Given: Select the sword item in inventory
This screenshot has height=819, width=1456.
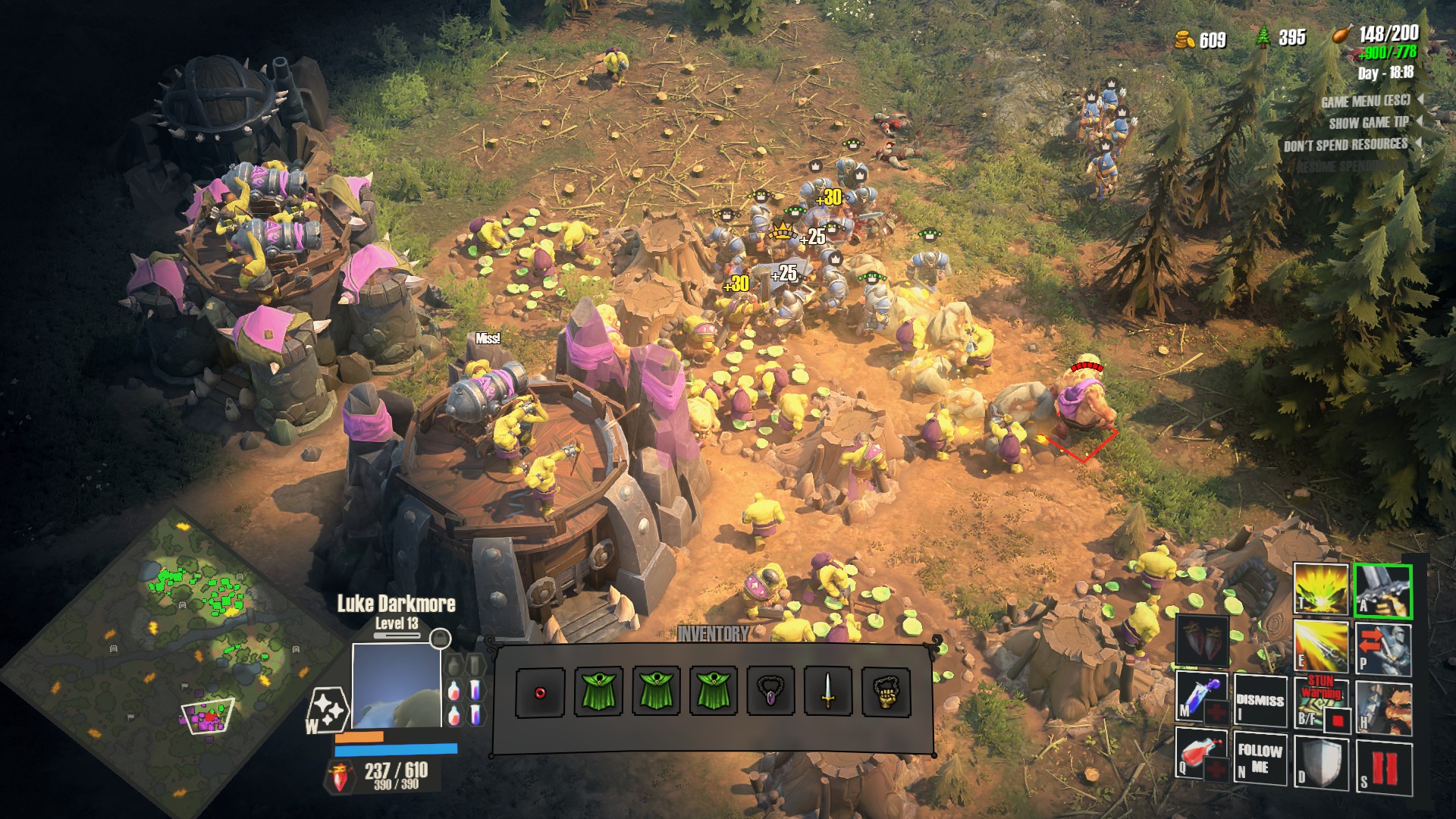Looking at the screenshot, I should [828, 692].
